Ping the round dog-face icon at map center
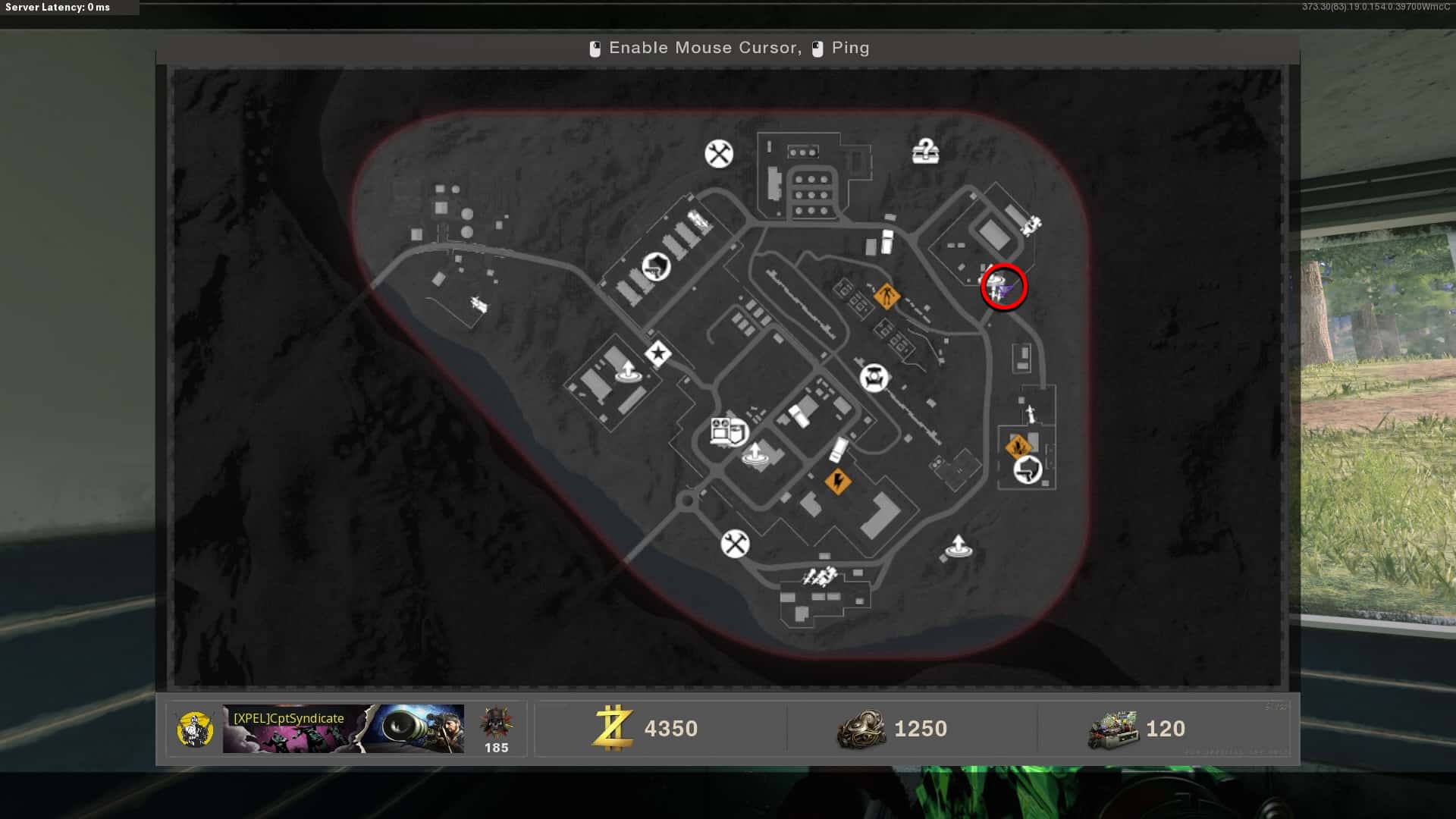Viewport: 1456px width, 819px height. pyautogui.click(x=874, y=377)
